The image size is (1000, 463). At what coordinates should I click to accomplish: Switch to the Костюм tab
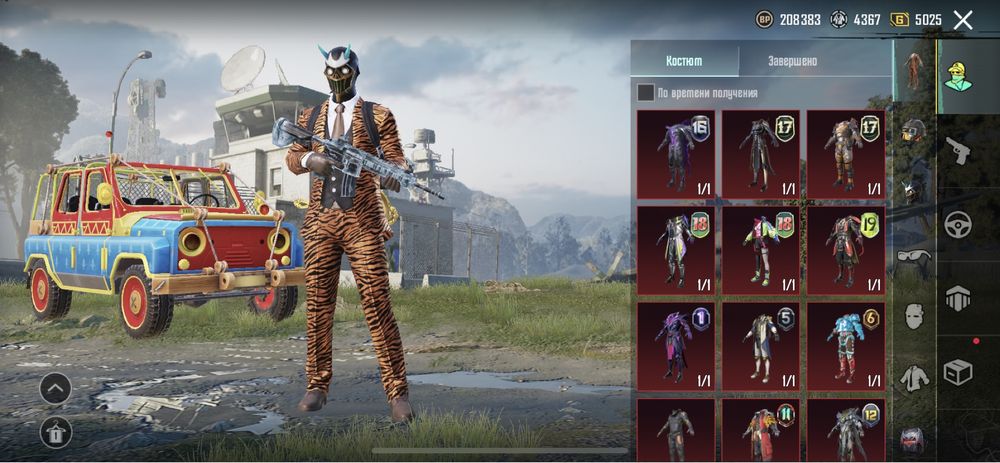pos(685,61)
